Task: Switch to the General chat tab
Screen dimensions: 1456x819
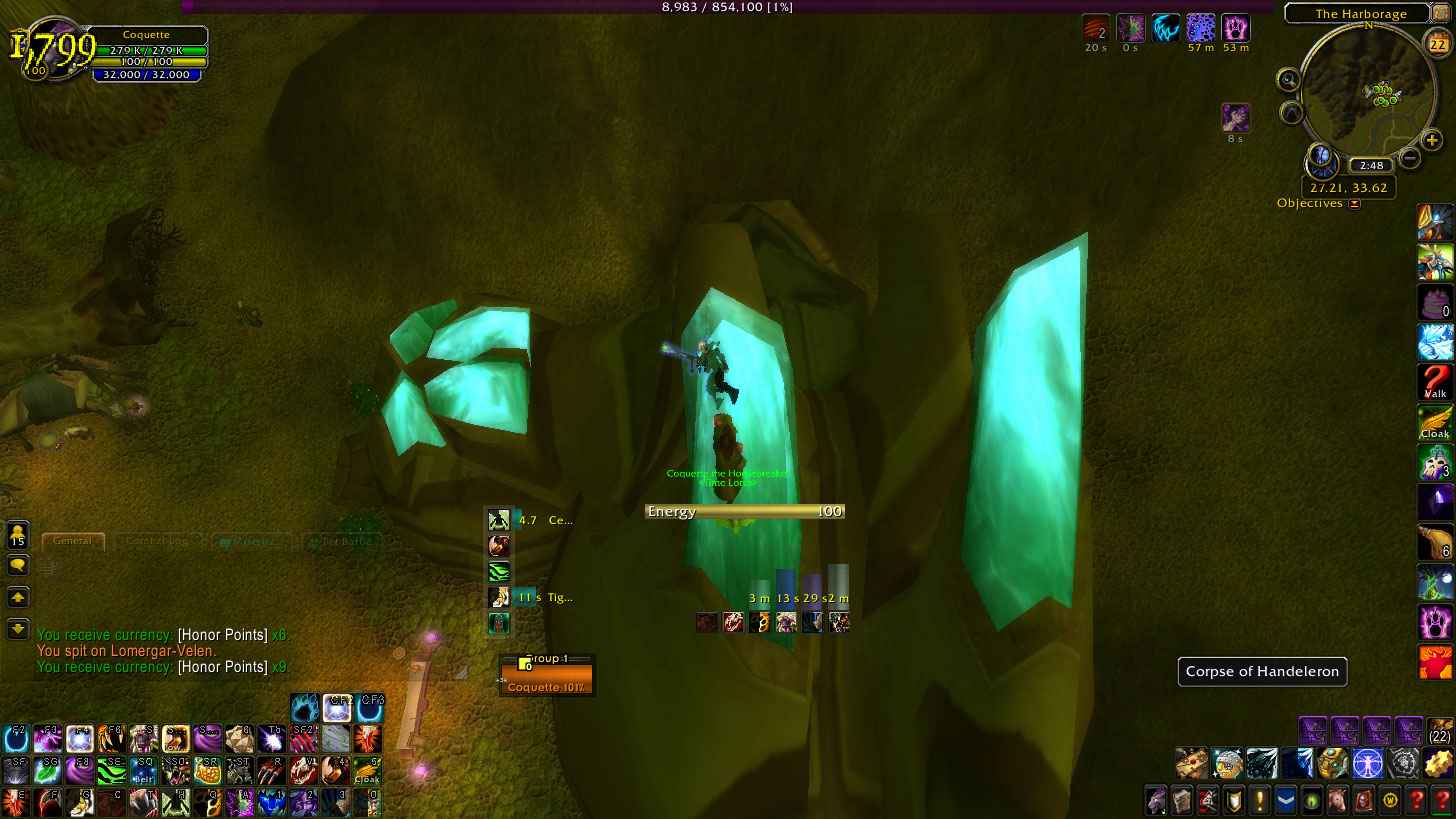Action: pyautogui.click(x=73, y=541)
